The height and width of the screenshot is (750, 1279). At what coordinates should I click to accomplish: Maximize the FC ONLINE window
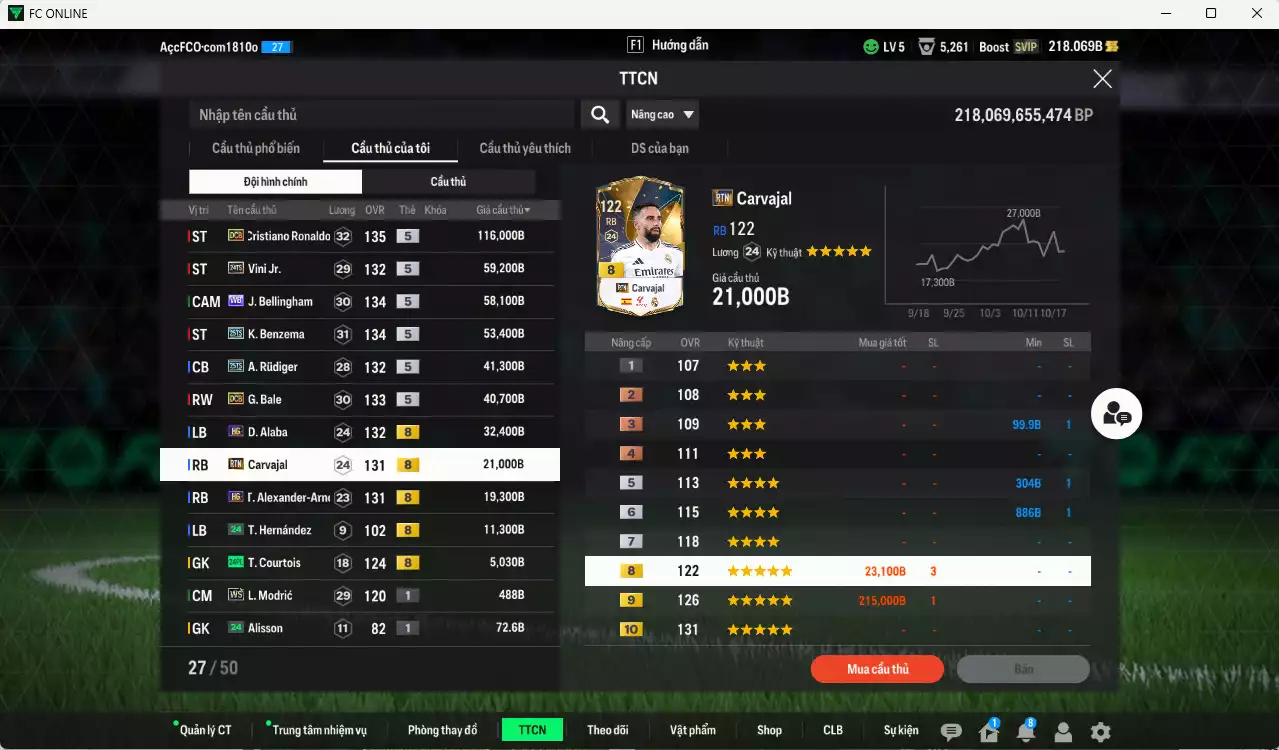point(1211,13)
